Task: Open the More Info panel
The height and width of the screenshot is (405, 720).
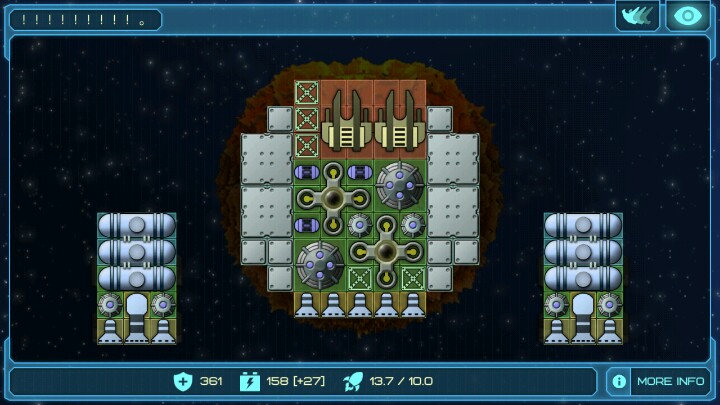Action: click(658, 381)
